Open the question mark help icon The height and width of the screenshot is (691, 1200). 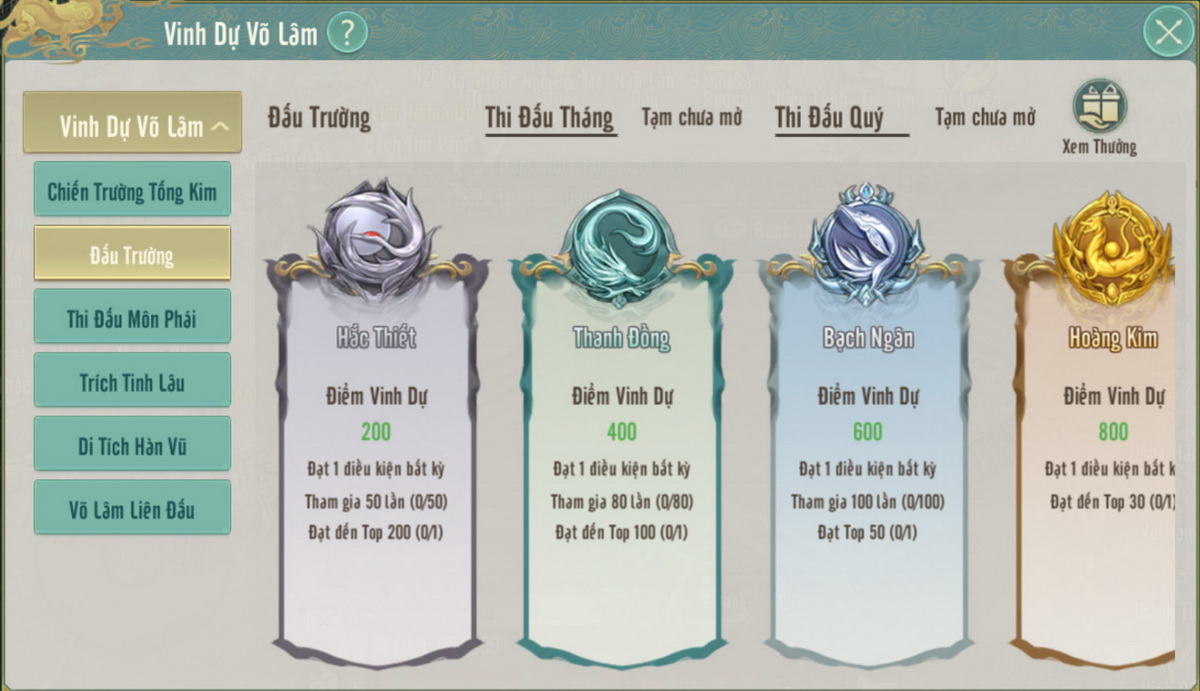[x=347, y=33]
